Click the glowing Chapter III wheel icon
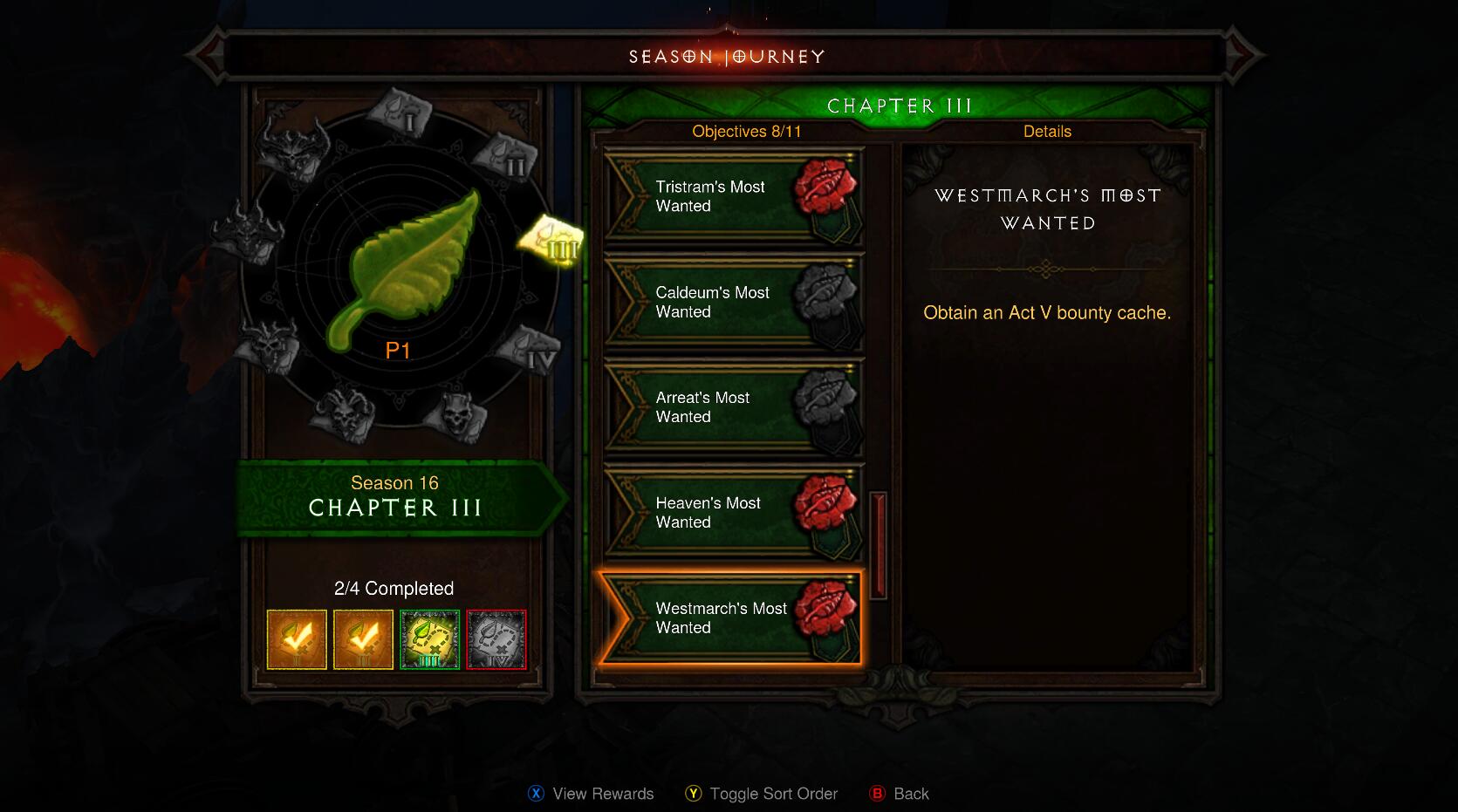The height and width of the screenshot is (812, 1458). coord(552,240)
